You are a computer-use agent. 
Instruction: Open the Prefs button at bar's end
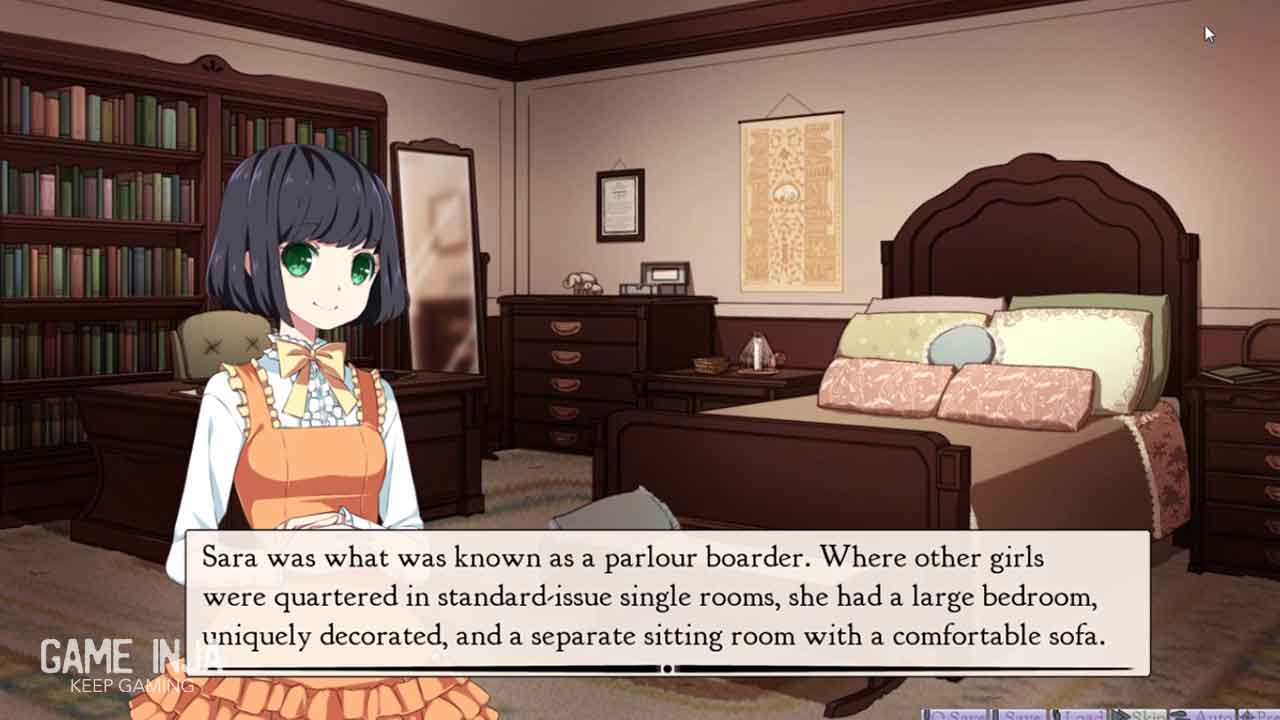tap(1262, 714)
